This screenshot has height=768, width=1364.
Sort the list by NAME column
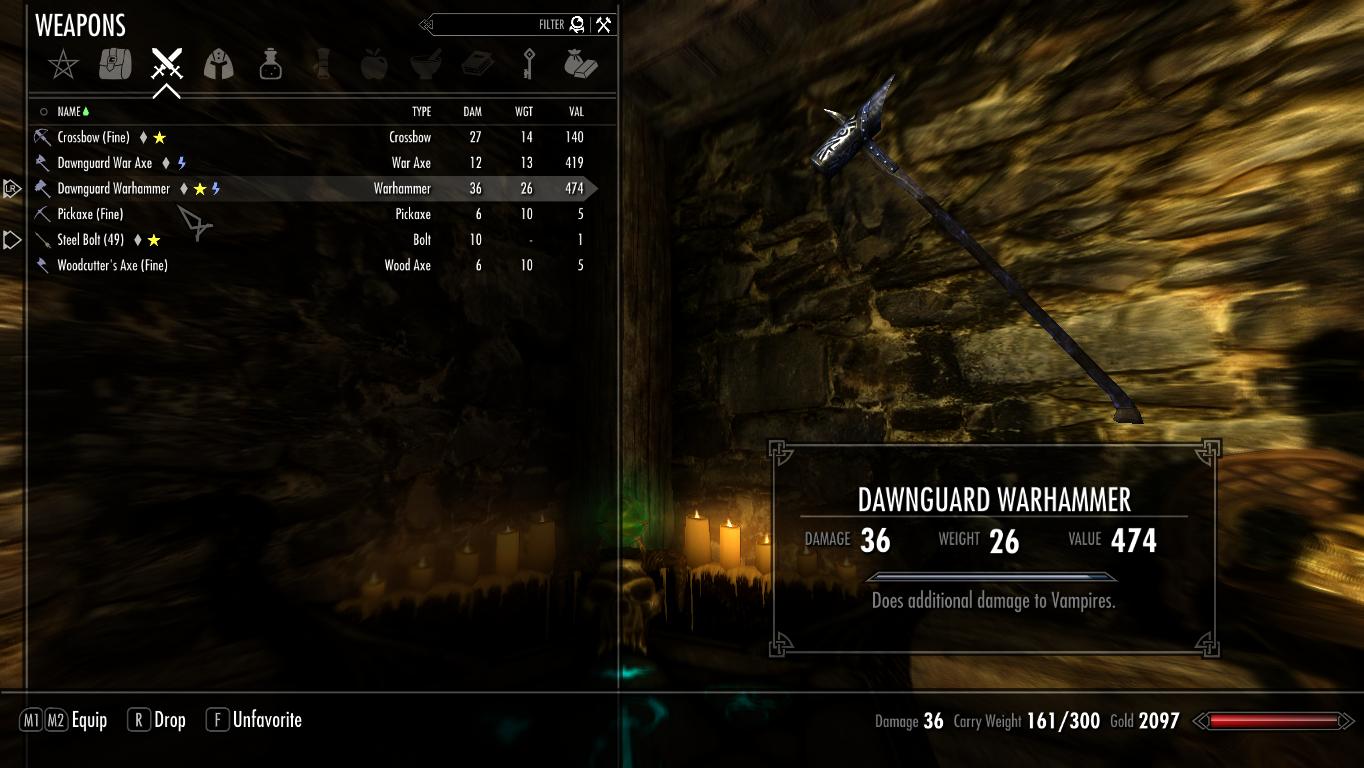click(x=69, y=112)
